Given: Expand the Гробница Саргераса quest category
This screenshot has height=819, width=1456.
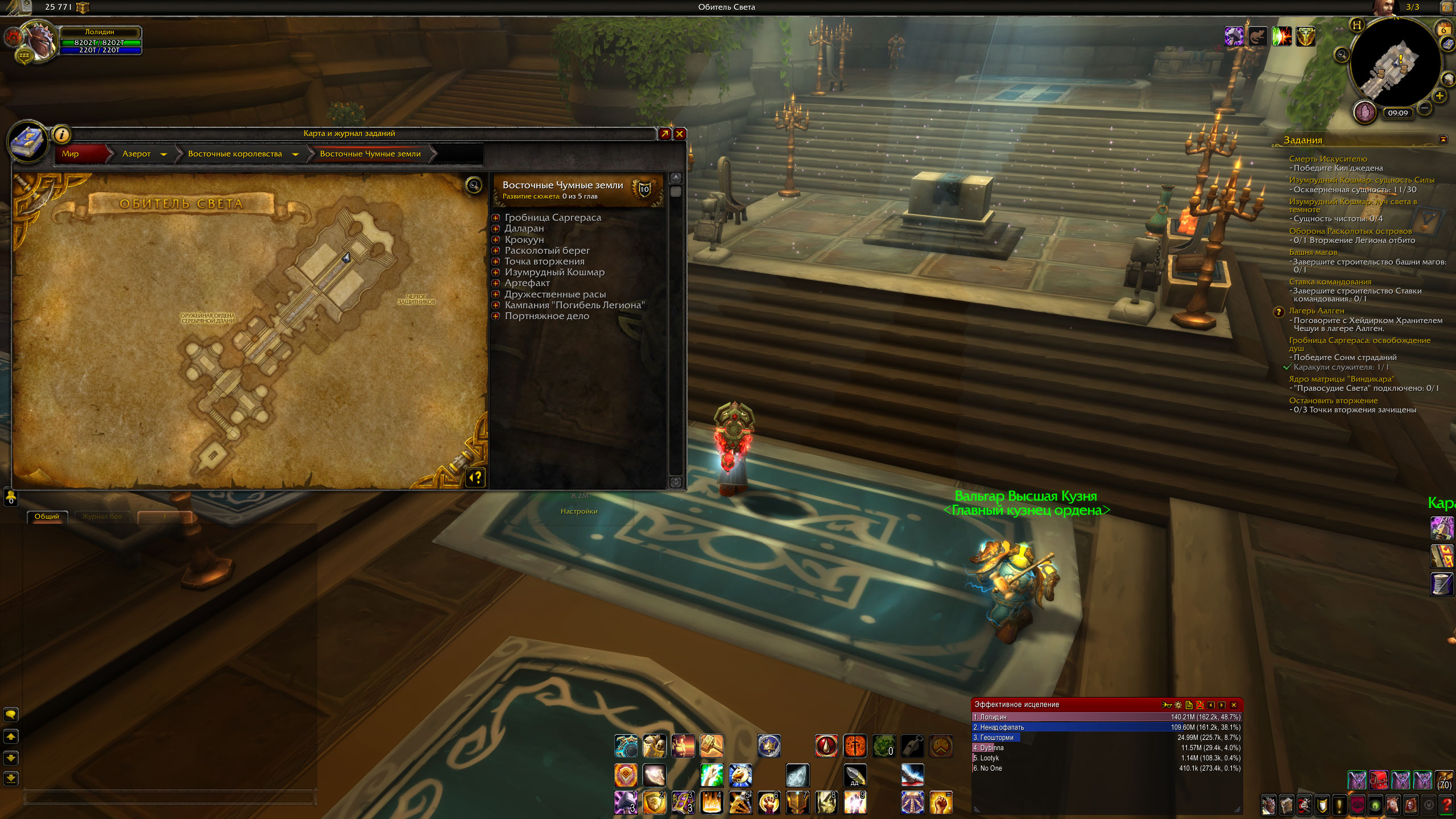Looking at the screenshot, I should coord(496,218).
